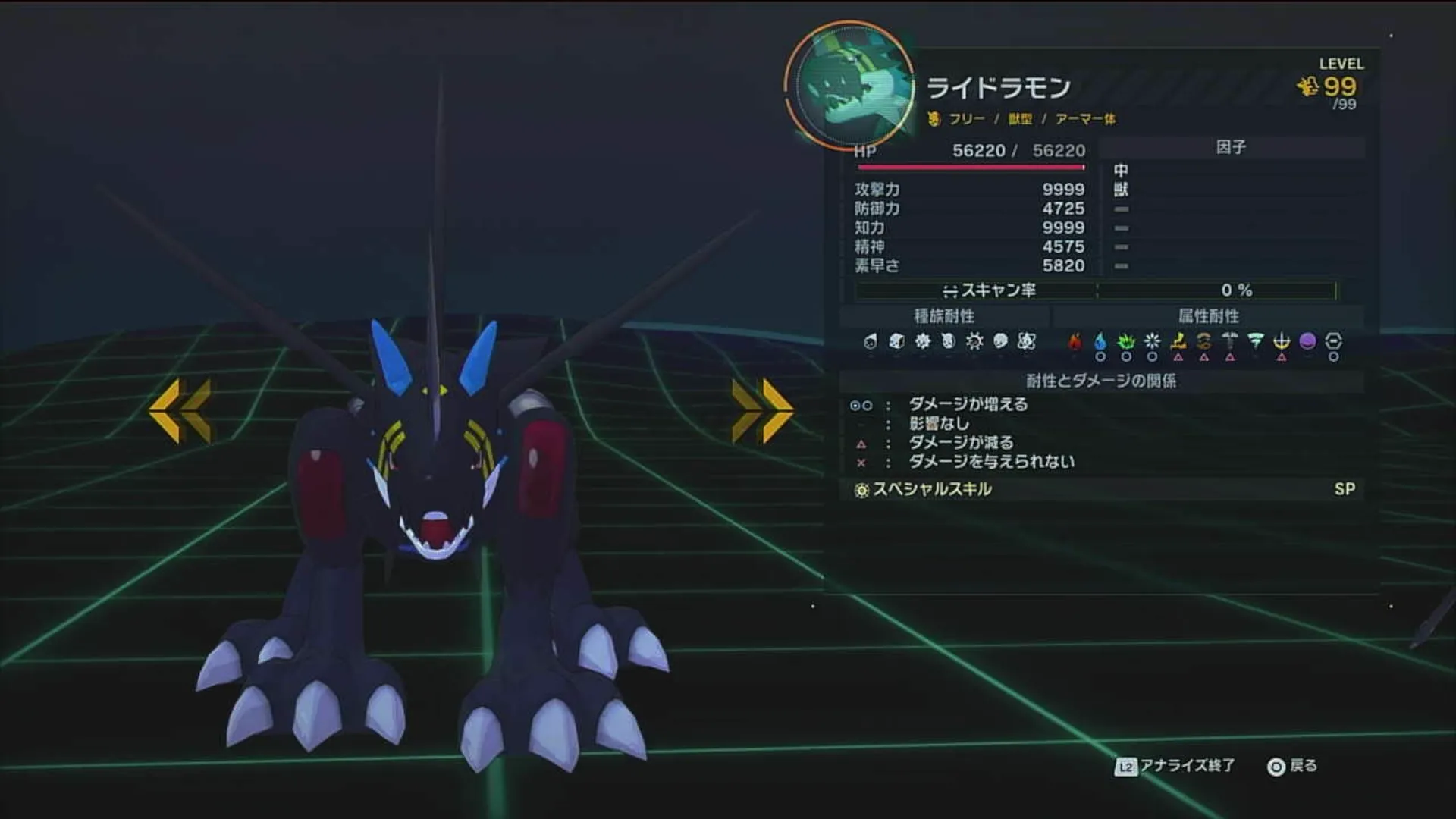Viewport: 1456px width, 819px height.
Task: Toggle the steel attribute resistance marker
Action: [1231, 341]
